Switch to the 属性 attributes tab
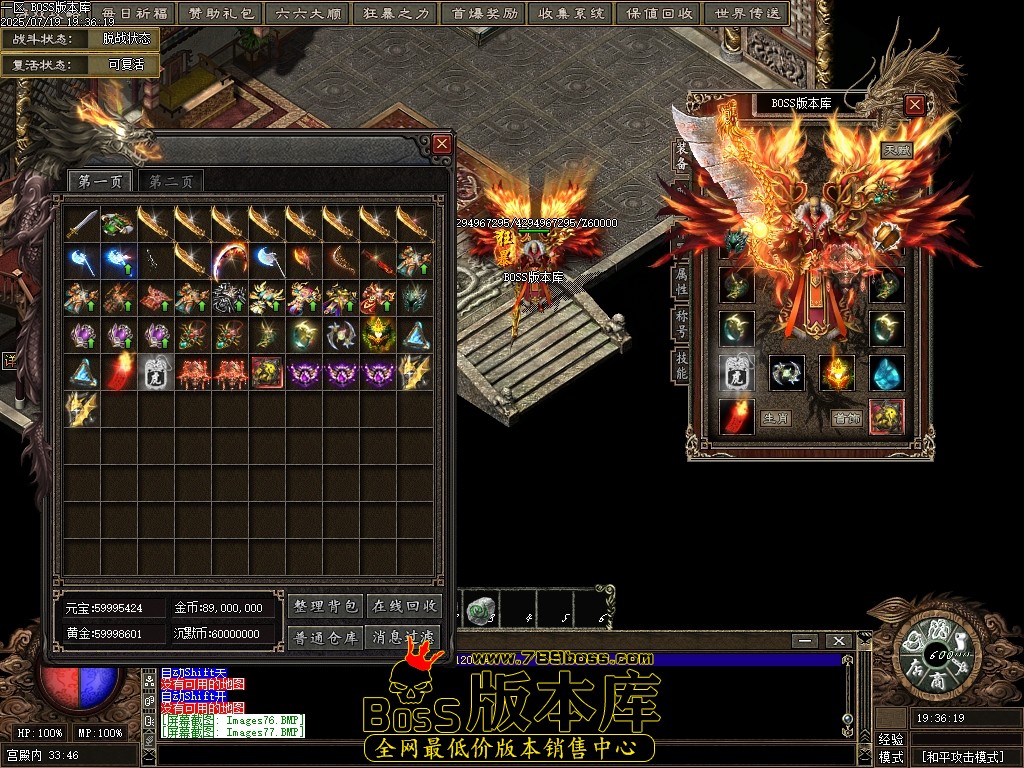This screenshot has height=768, width=1024. point(681,281)
